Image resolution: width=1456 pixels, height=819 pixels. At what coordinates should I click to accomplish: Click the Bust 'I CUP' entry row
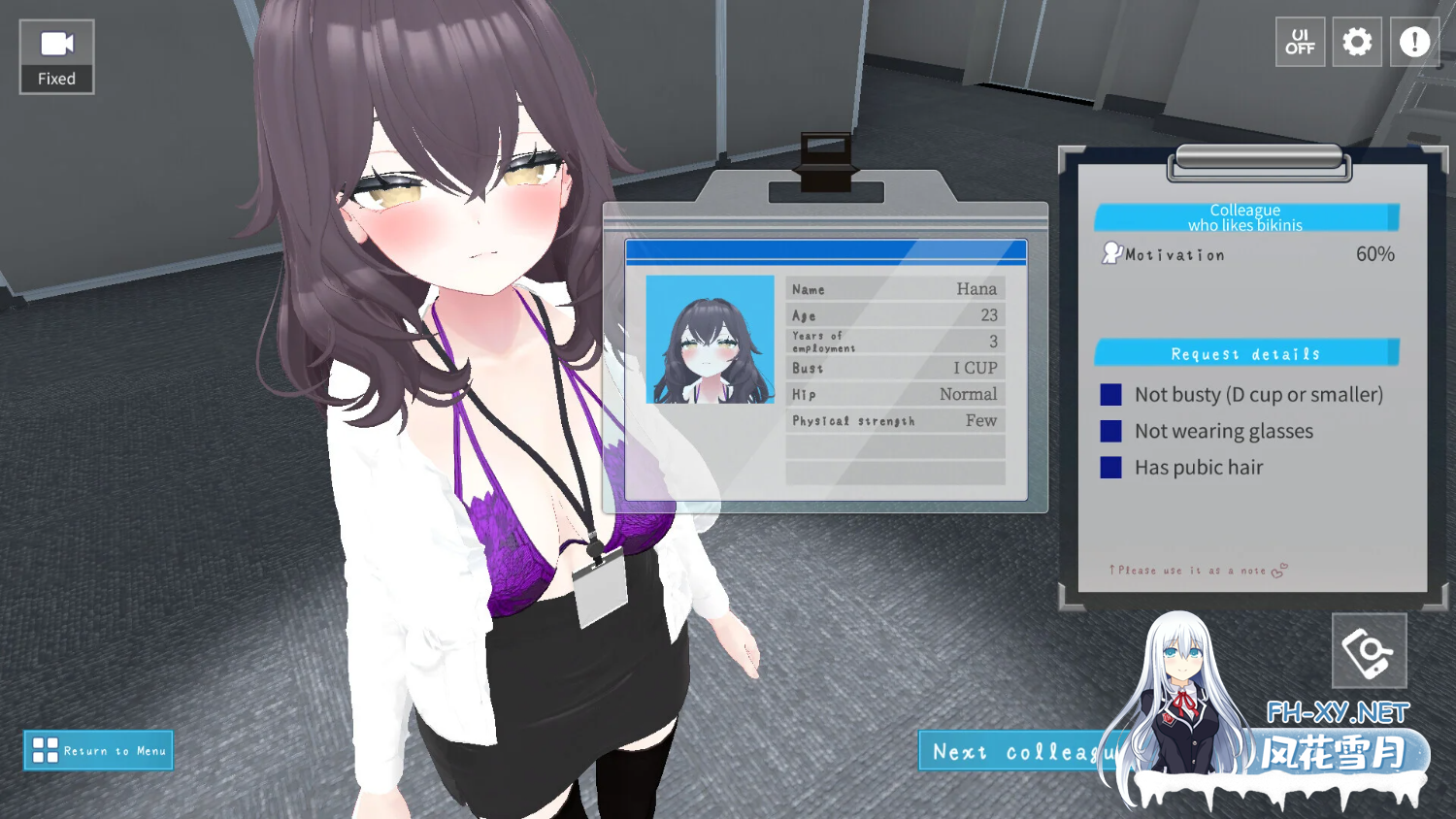point(895,368)
